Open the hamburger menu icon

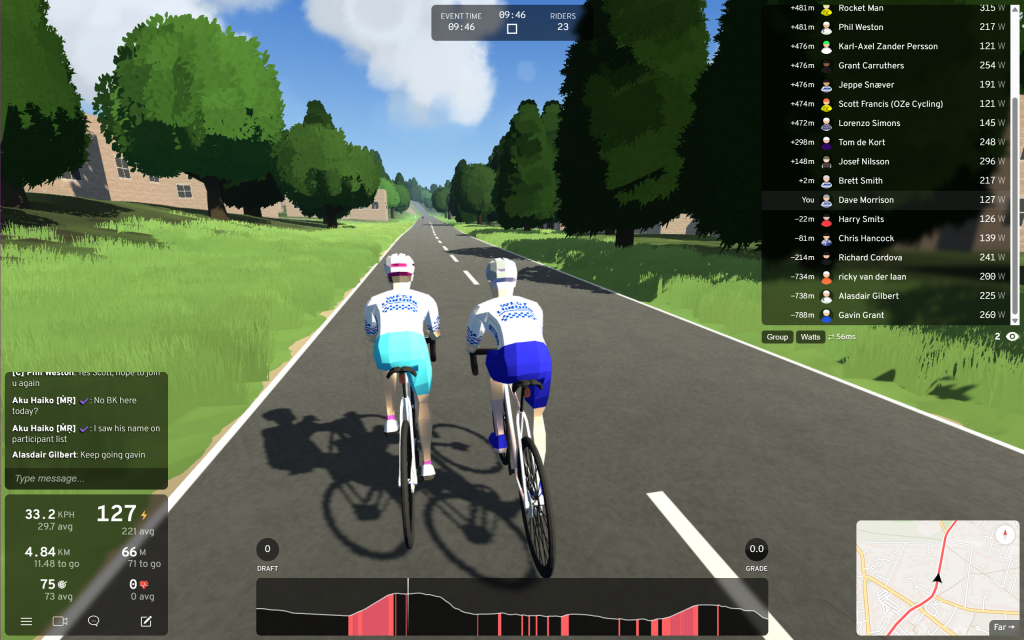[x=26, y=621]
